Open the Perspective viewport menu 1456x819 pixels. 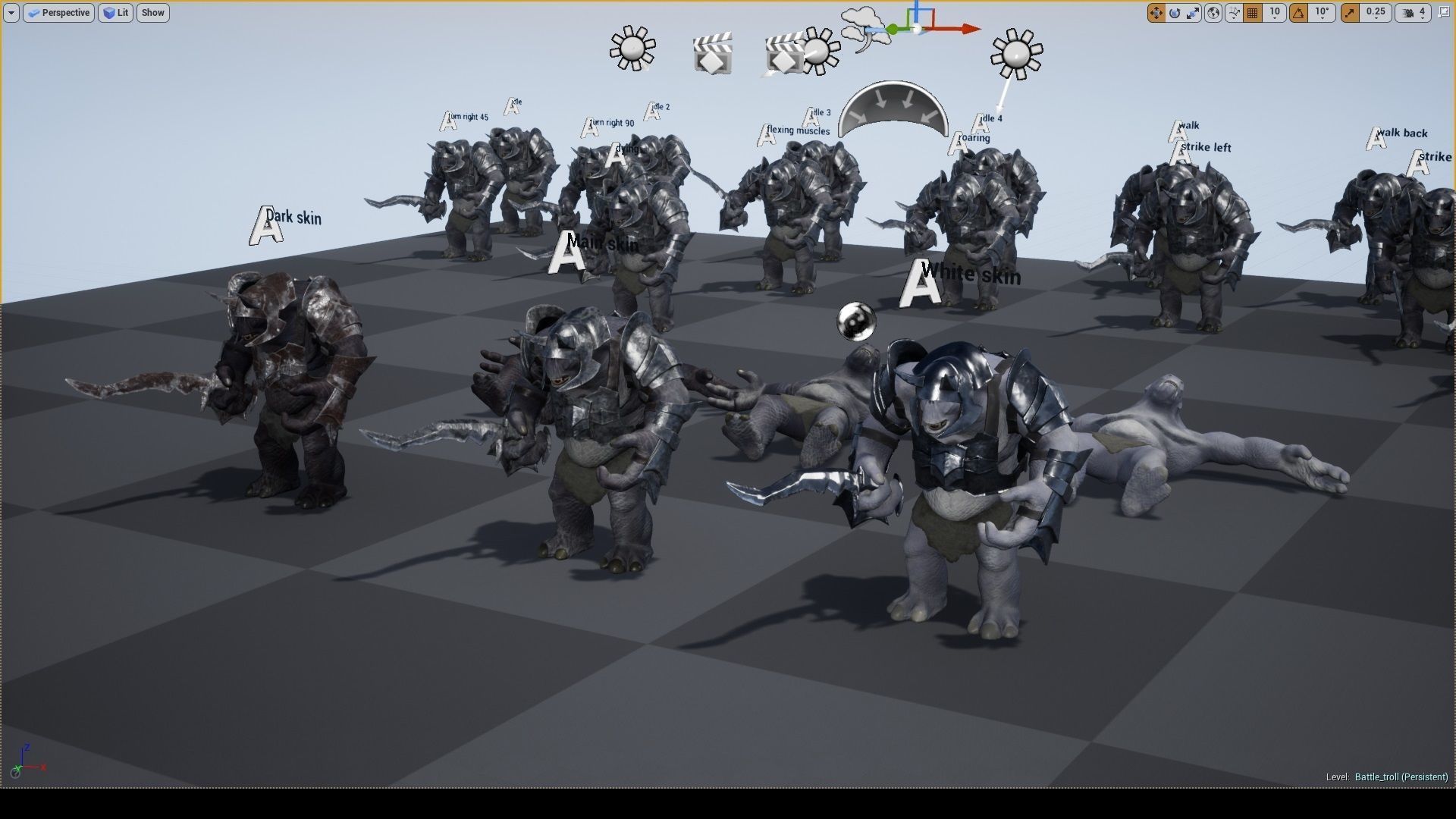58,13
